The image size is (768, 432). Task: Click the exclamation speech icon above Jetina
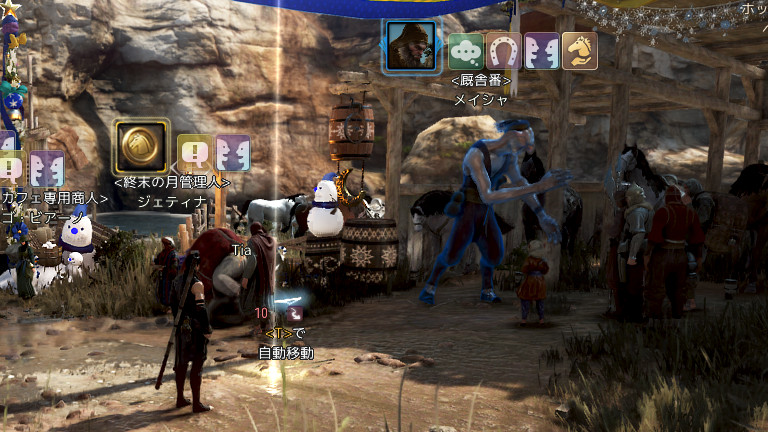(195, 153)
